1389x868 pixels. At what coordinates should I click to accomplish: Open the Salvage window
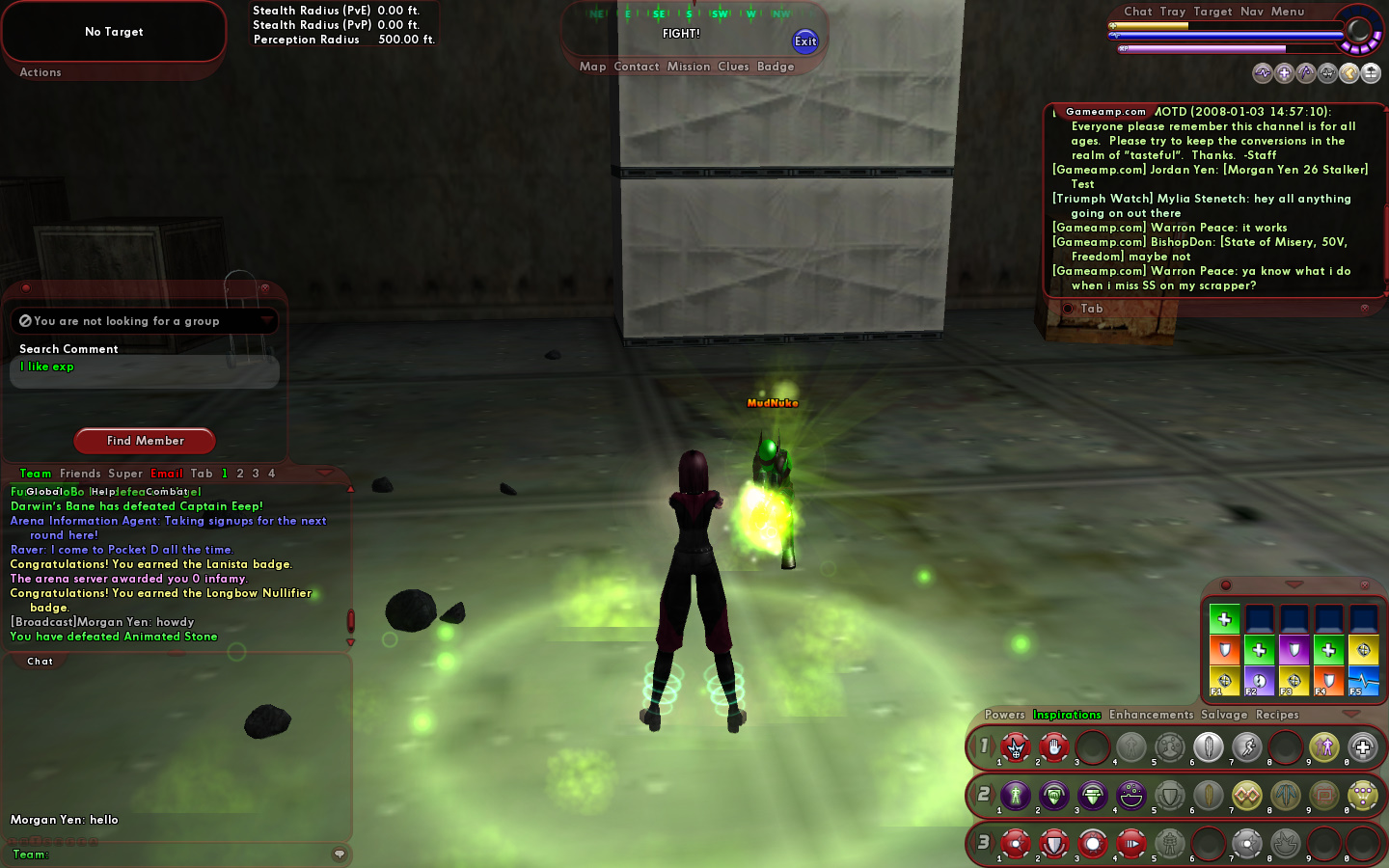click(1224, 715)
